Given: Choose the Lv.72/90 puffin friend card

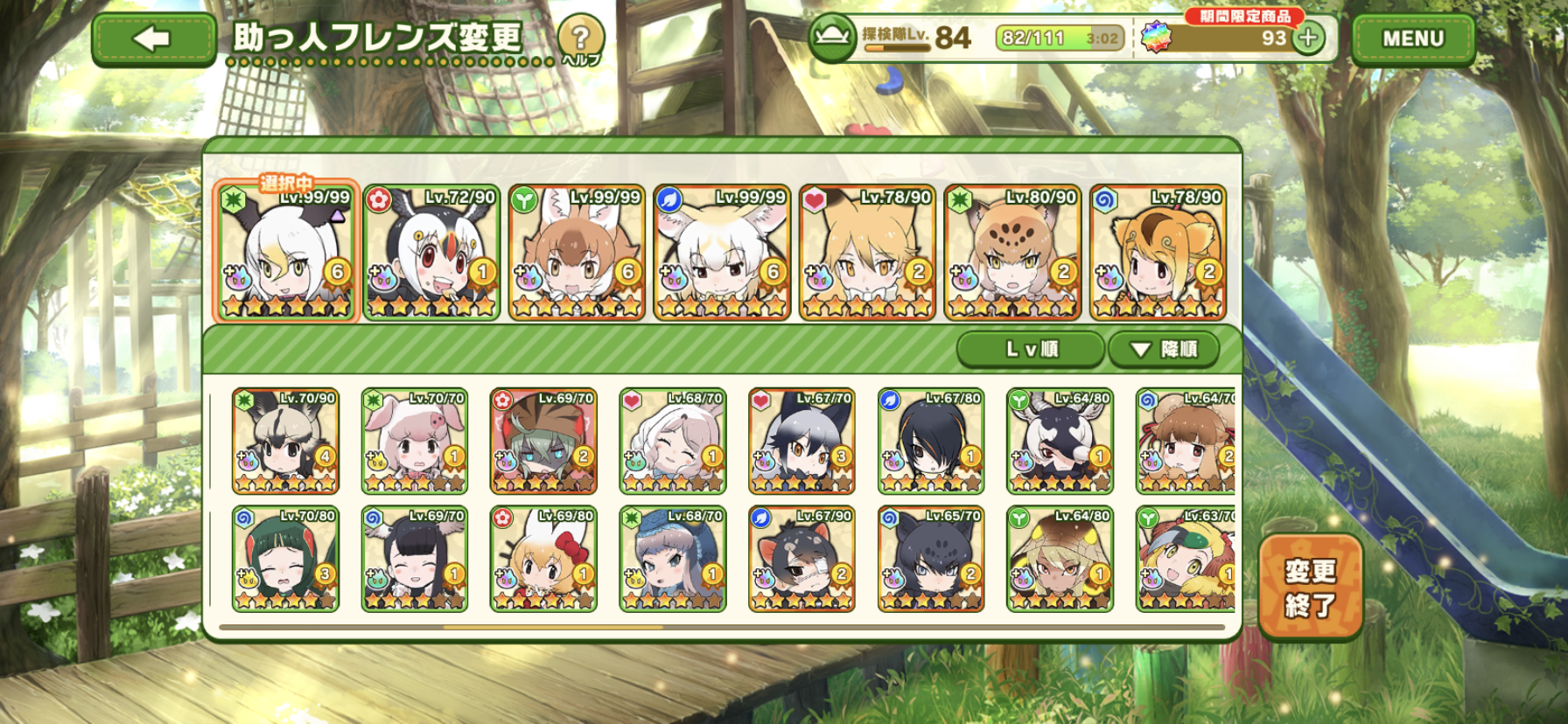Looking at the screenshot, I should click(431, 253).
